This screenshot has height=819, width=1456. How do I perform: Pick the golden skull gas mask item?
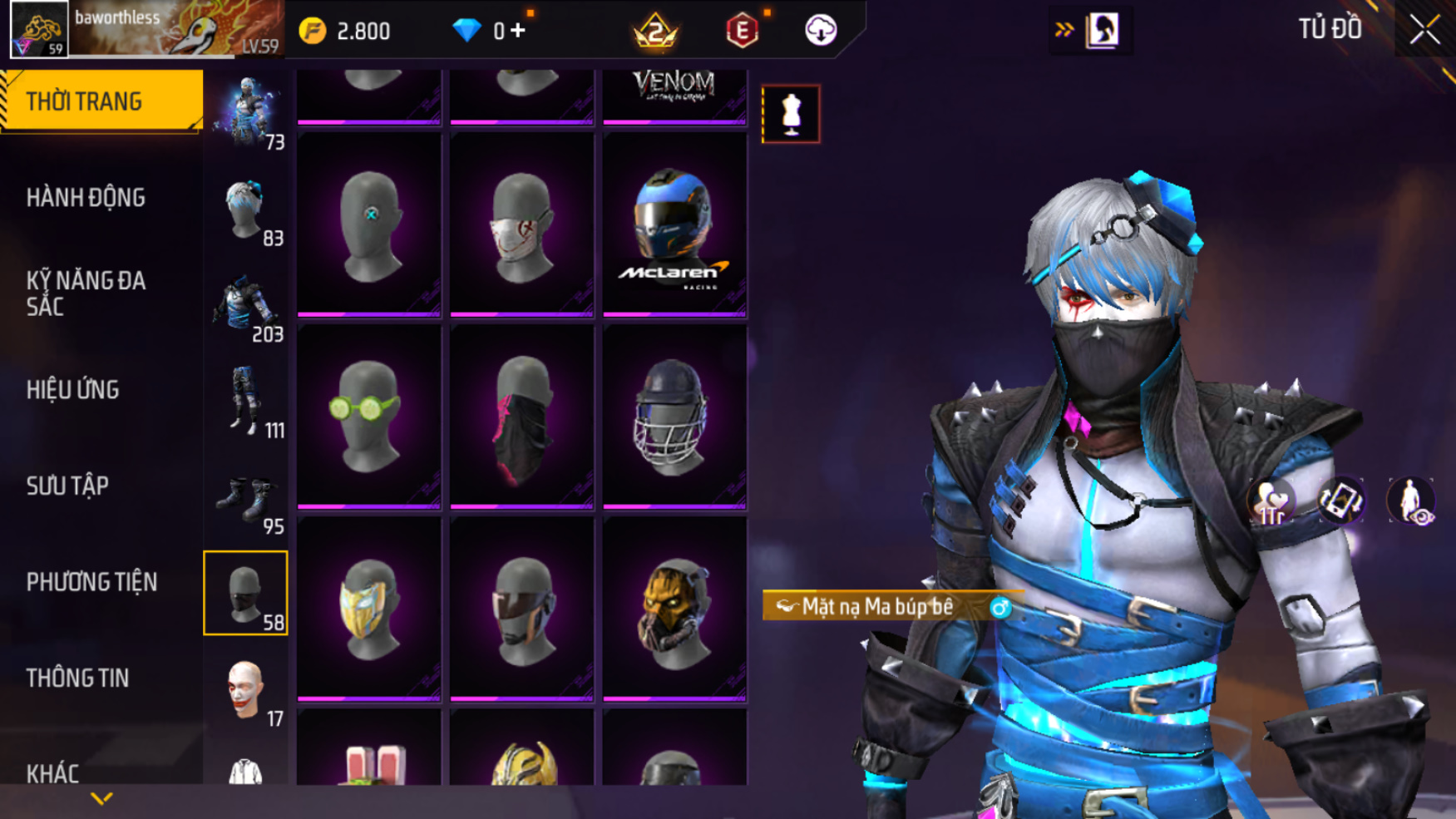pos(674,609)
